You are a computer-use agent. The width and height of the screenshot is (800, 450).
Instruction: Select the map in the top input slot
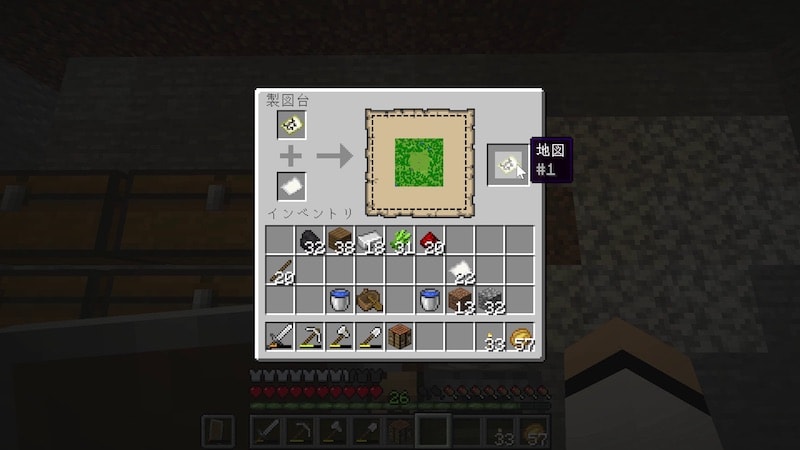[x=291, y=125]
